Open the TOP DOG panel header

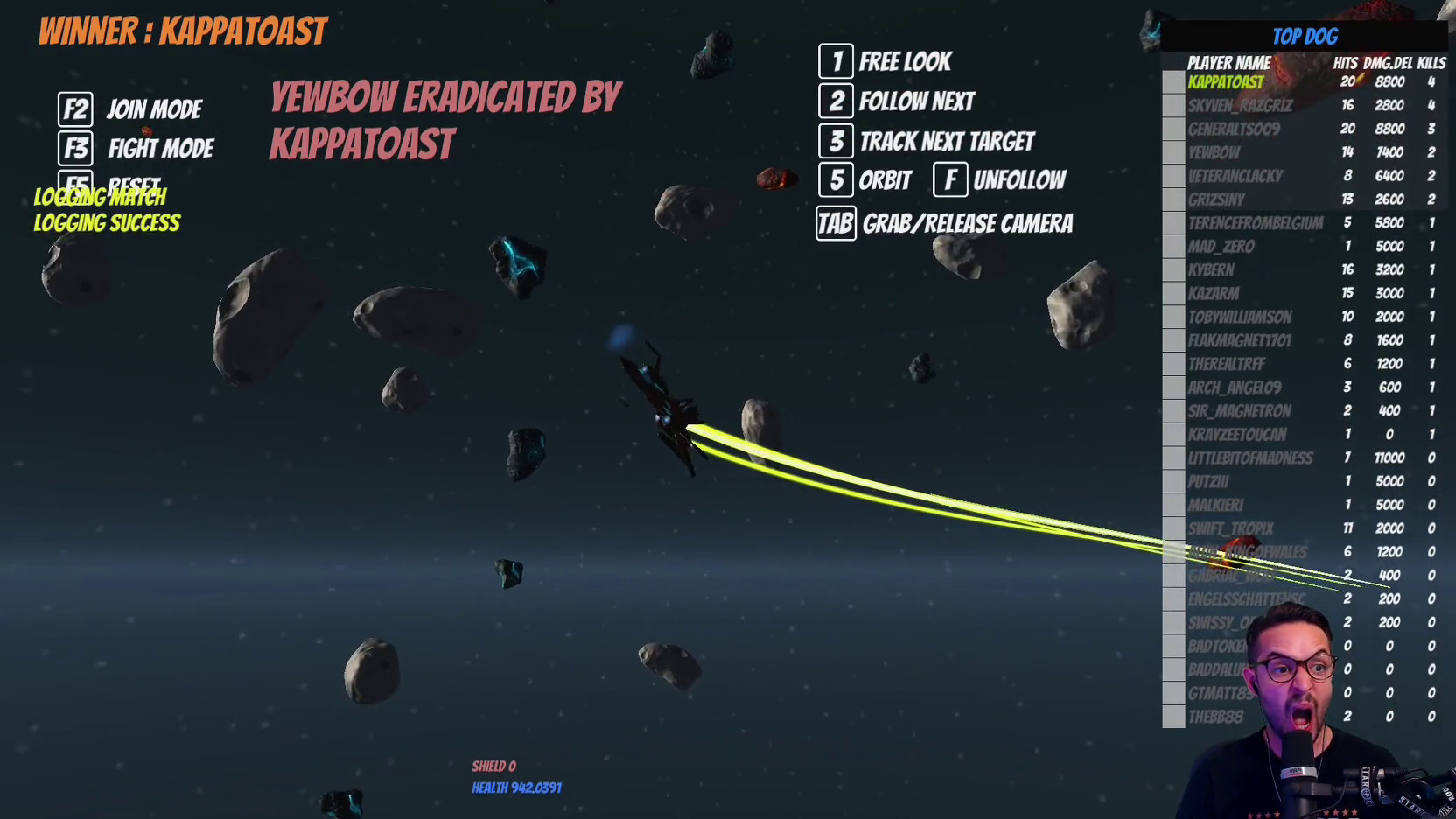pyautogui.click(x=1306, y=36)
